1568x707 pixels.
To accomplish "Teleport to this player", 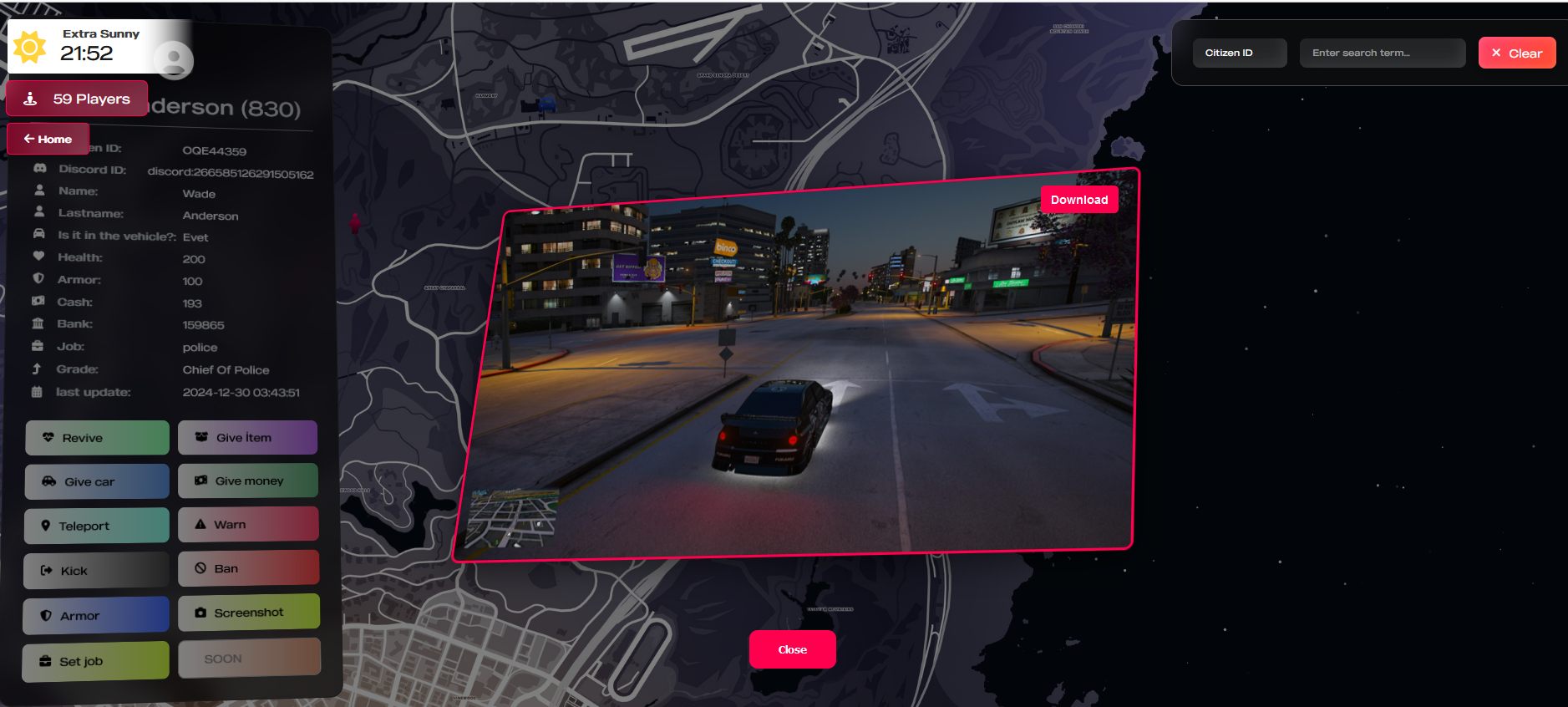I will click(97, 526).
